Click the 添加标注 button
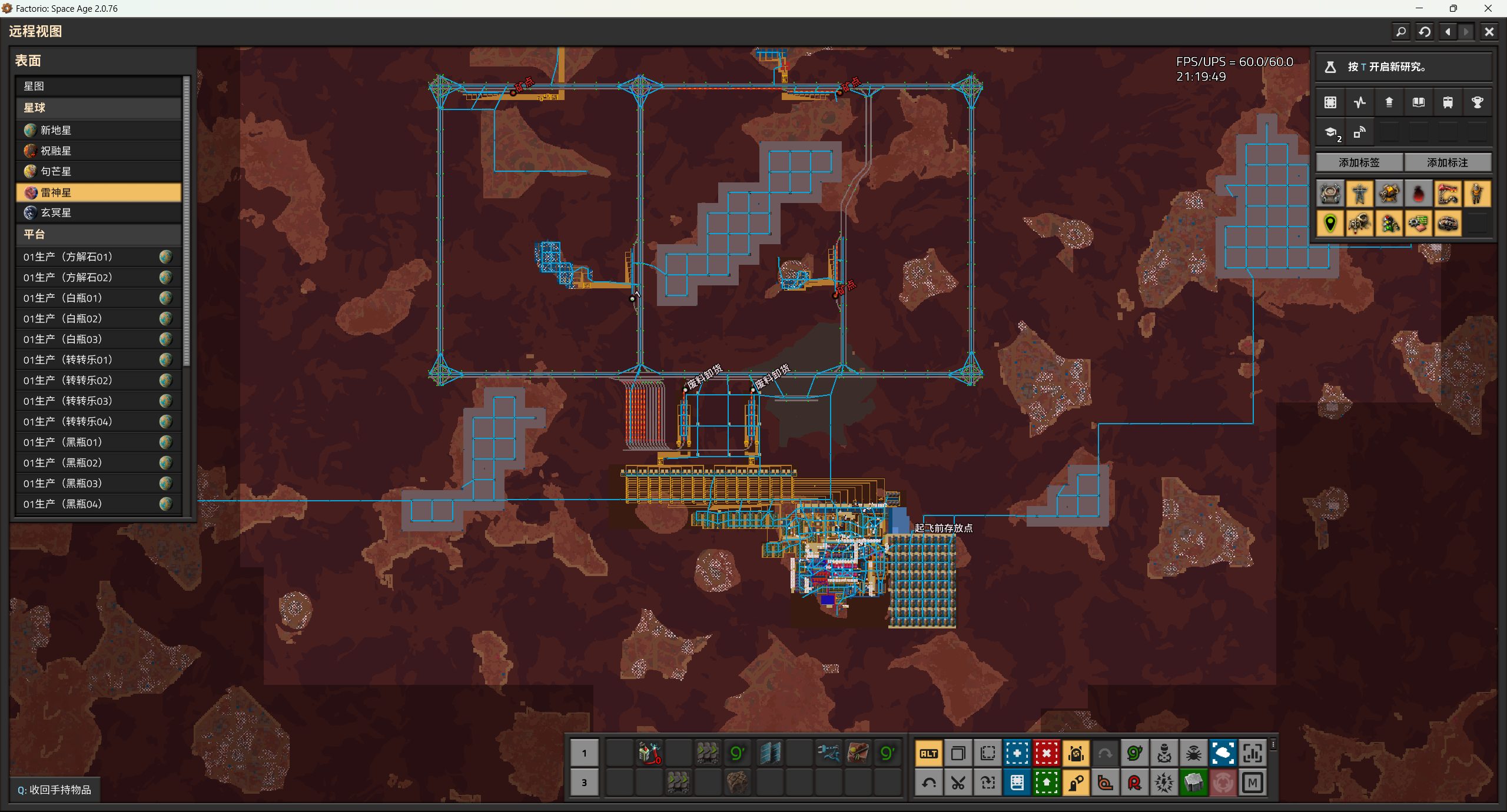This screenshot has height=812, width=1507. 1448,162
